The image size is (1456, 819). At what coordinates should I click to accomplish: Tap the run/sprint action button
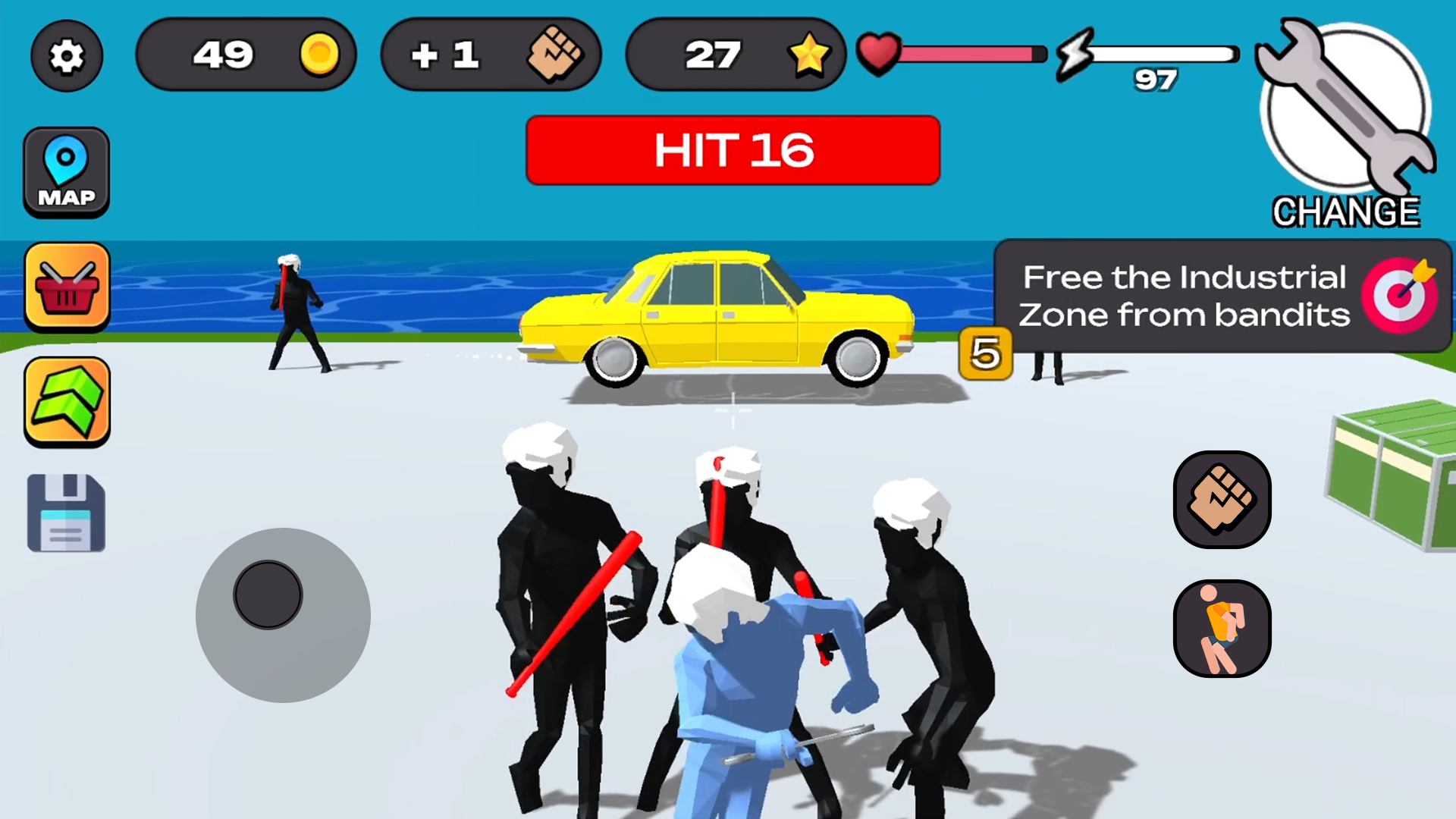[x=1222, y=628]
